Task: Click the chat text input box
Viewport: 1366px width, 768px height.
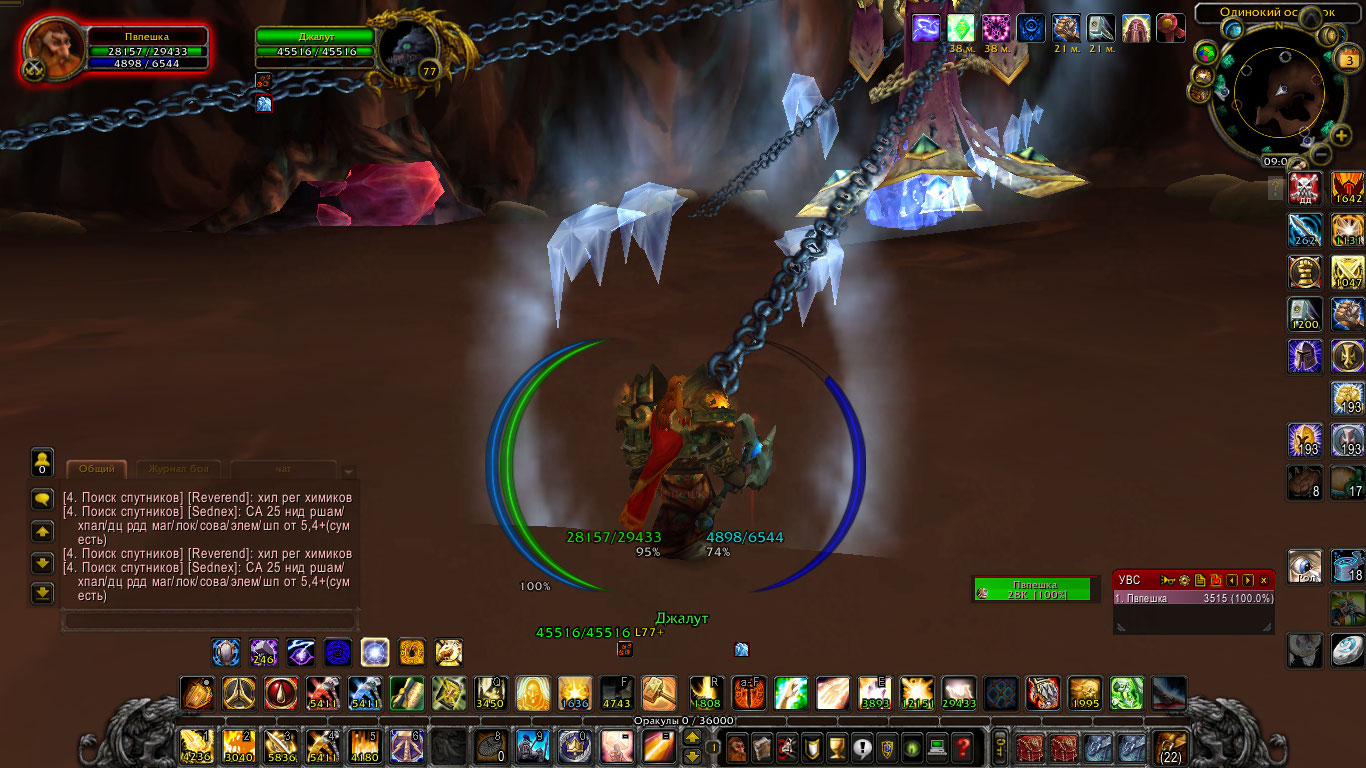Action: (209, 621)
